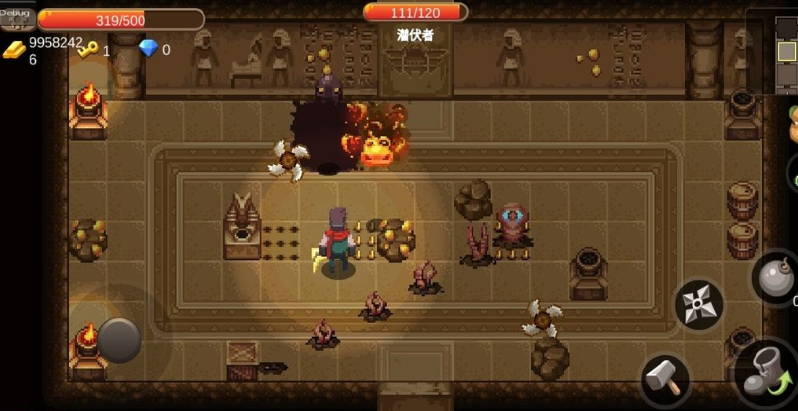Use the bomb item button
The width and height of the screenshot is (798, 411).
775,279
